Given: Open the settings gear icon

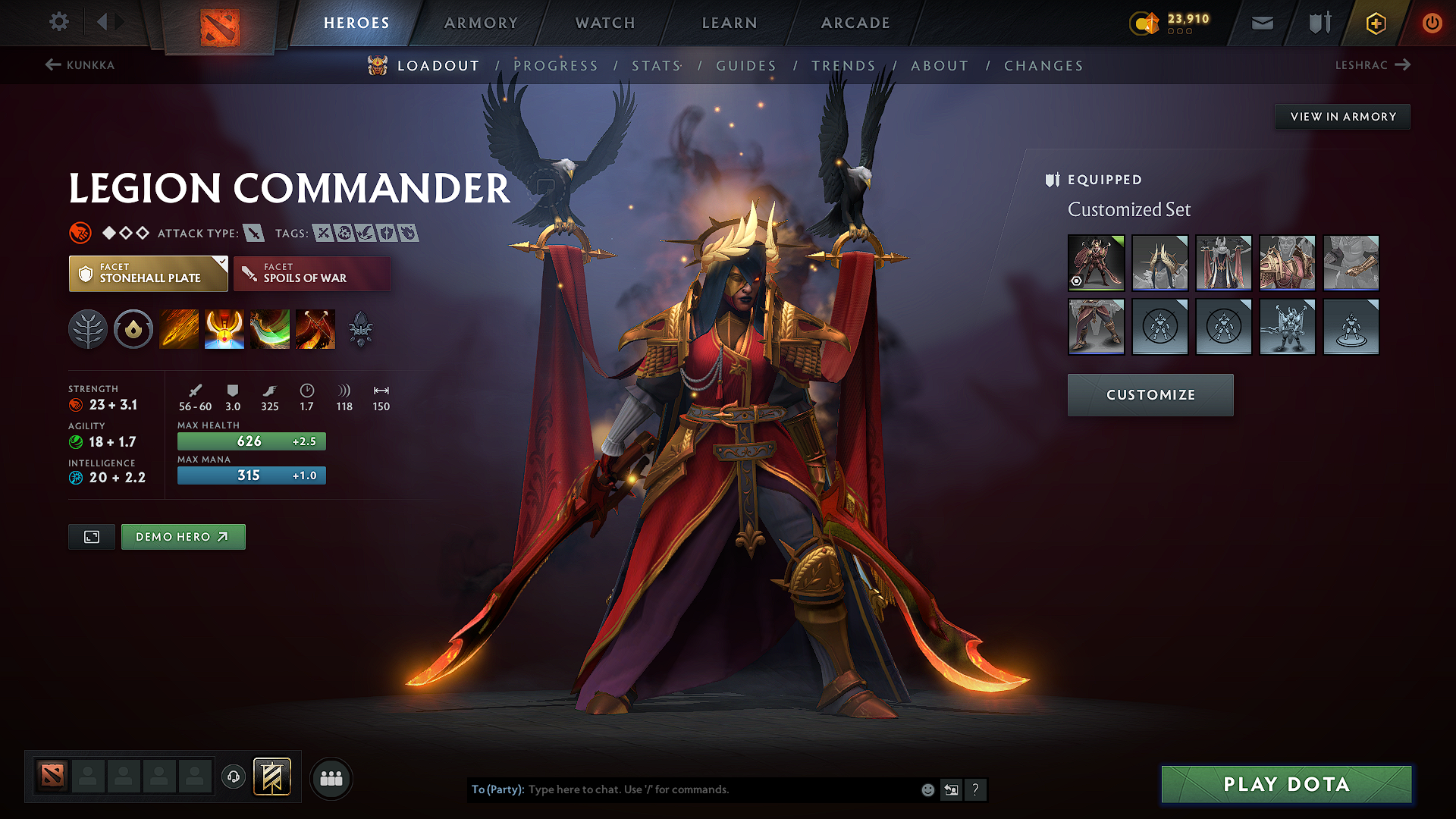Looking at the screenshot, I should [58, 22].
